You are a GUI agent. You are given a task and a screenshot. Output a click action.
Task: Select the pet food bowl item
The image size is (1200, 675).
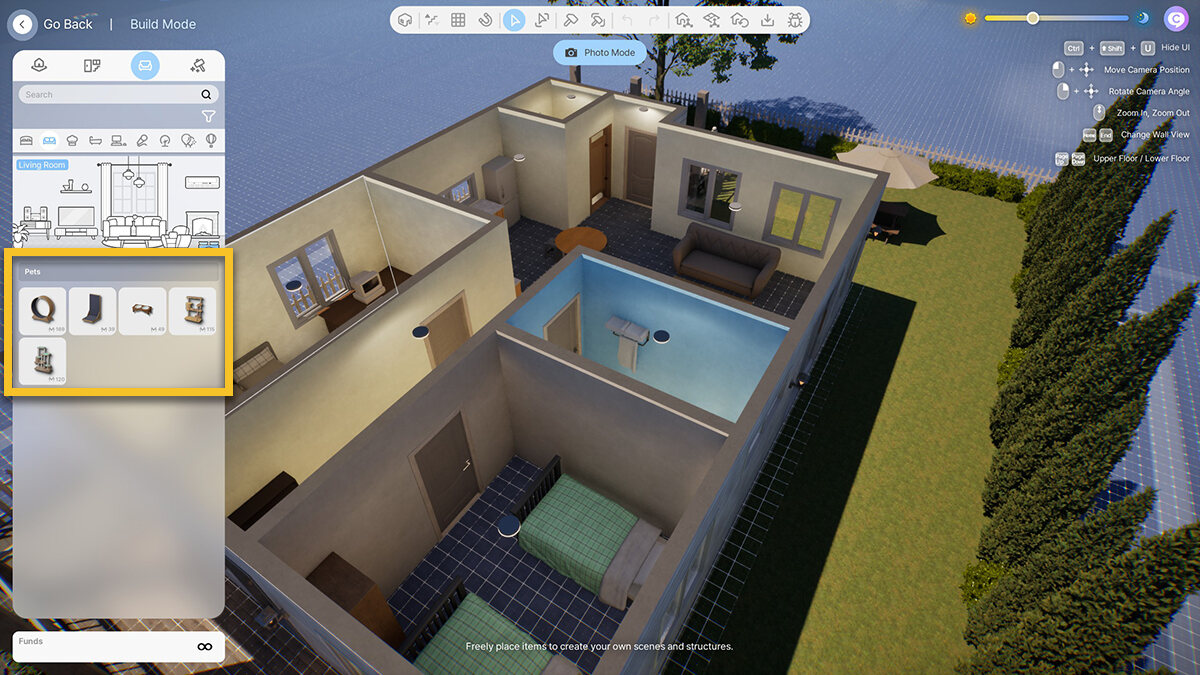142,309
